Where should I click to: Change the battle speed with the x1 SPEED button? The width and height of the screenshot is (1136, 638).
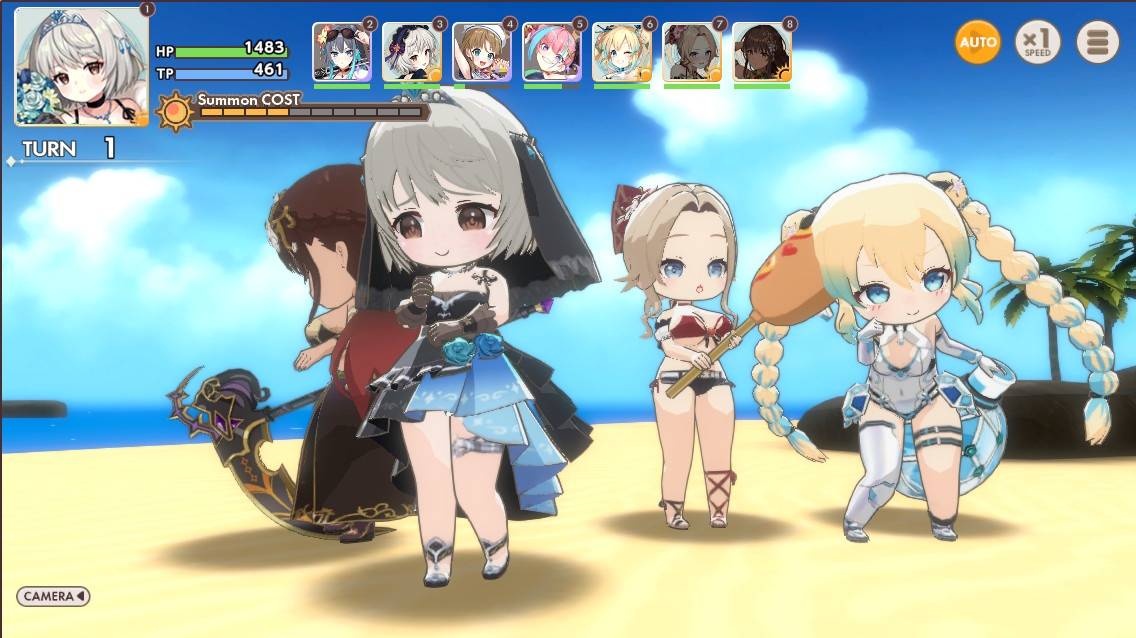point(1038,42)
